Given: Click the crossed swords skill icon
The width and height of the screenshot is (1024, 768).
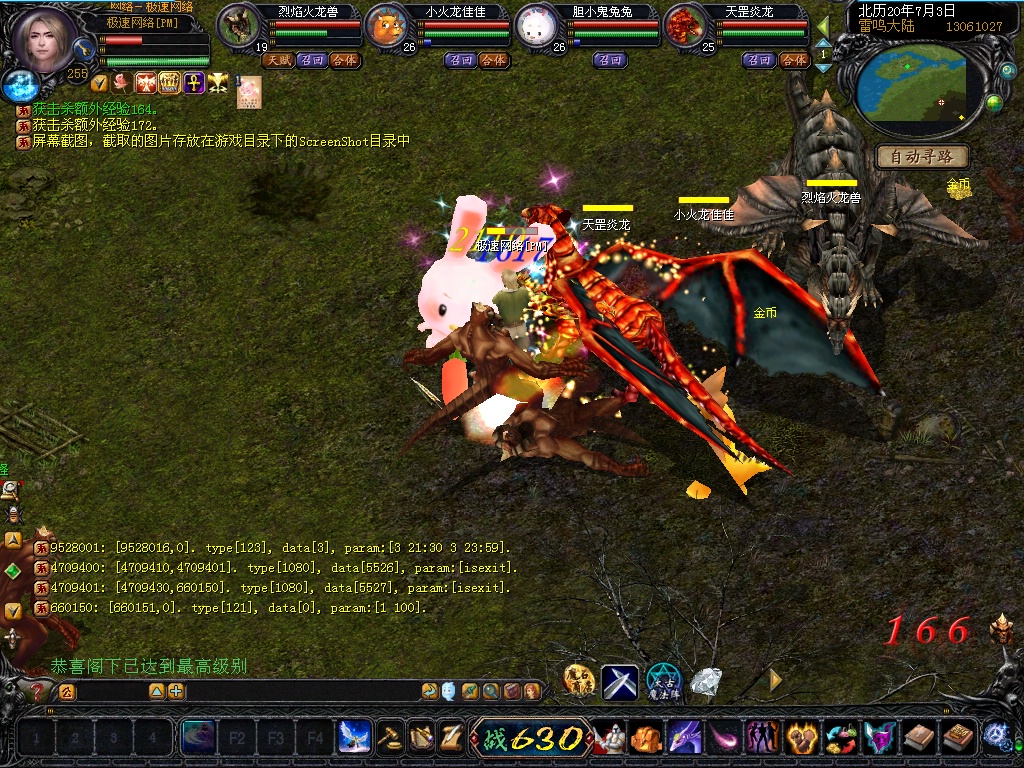Looking at the screenshot, I should [619, 682].
